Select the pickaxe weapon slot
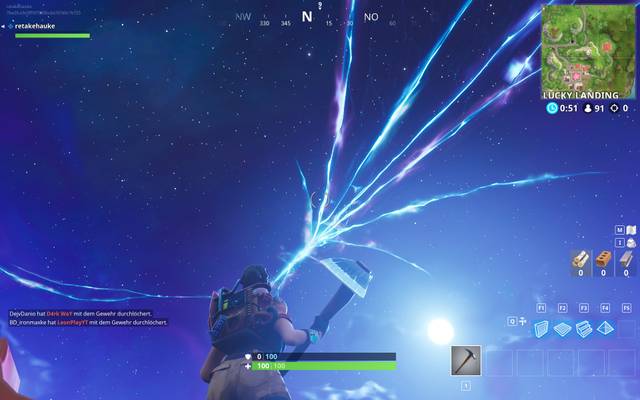This screenshot has height=400, width=640. pos(466,360)
